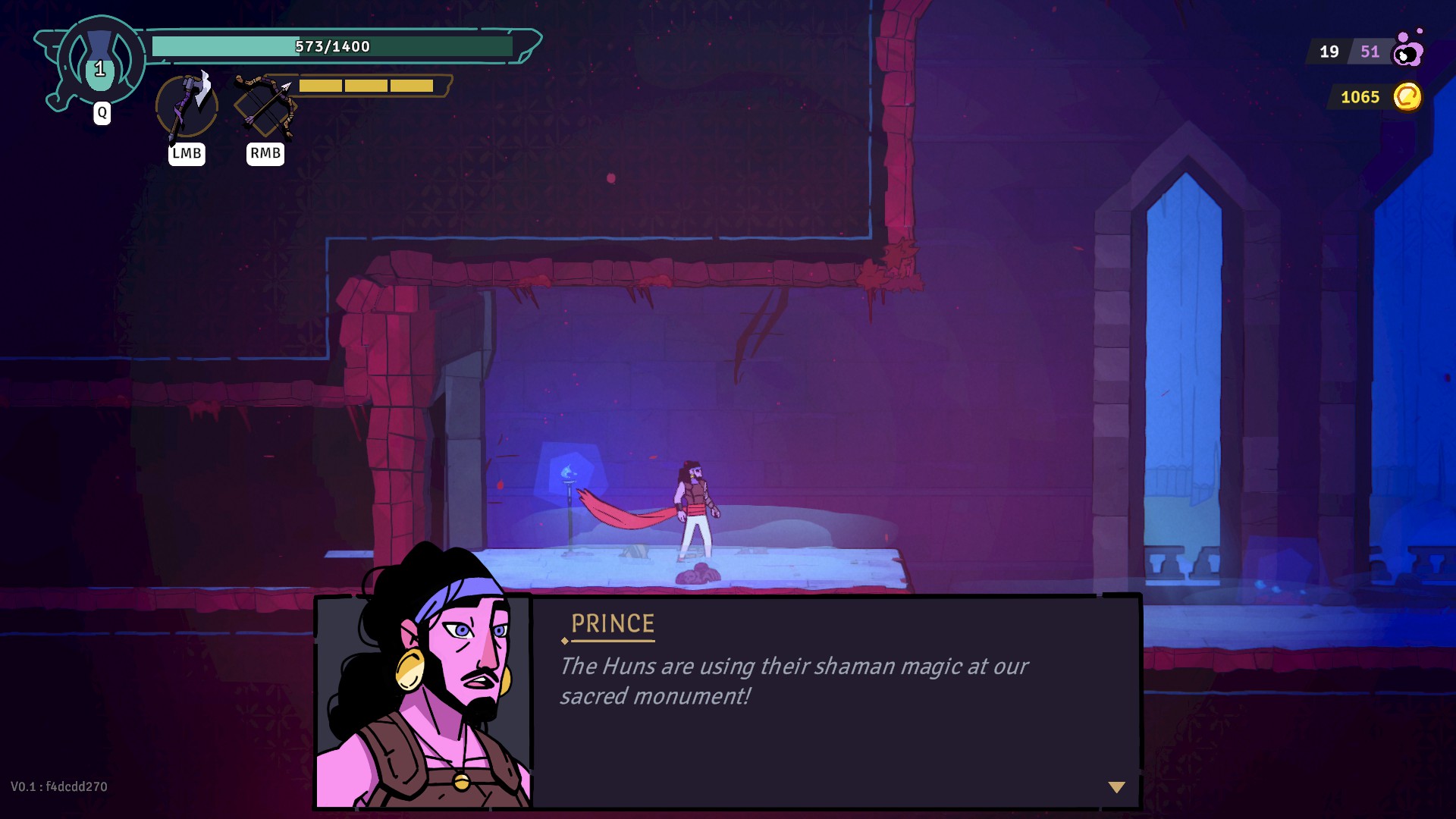Screen dimensions: 1456x819
Task: Advance dialogue with the gold arrow
Action: click(x=1116, y=787)
